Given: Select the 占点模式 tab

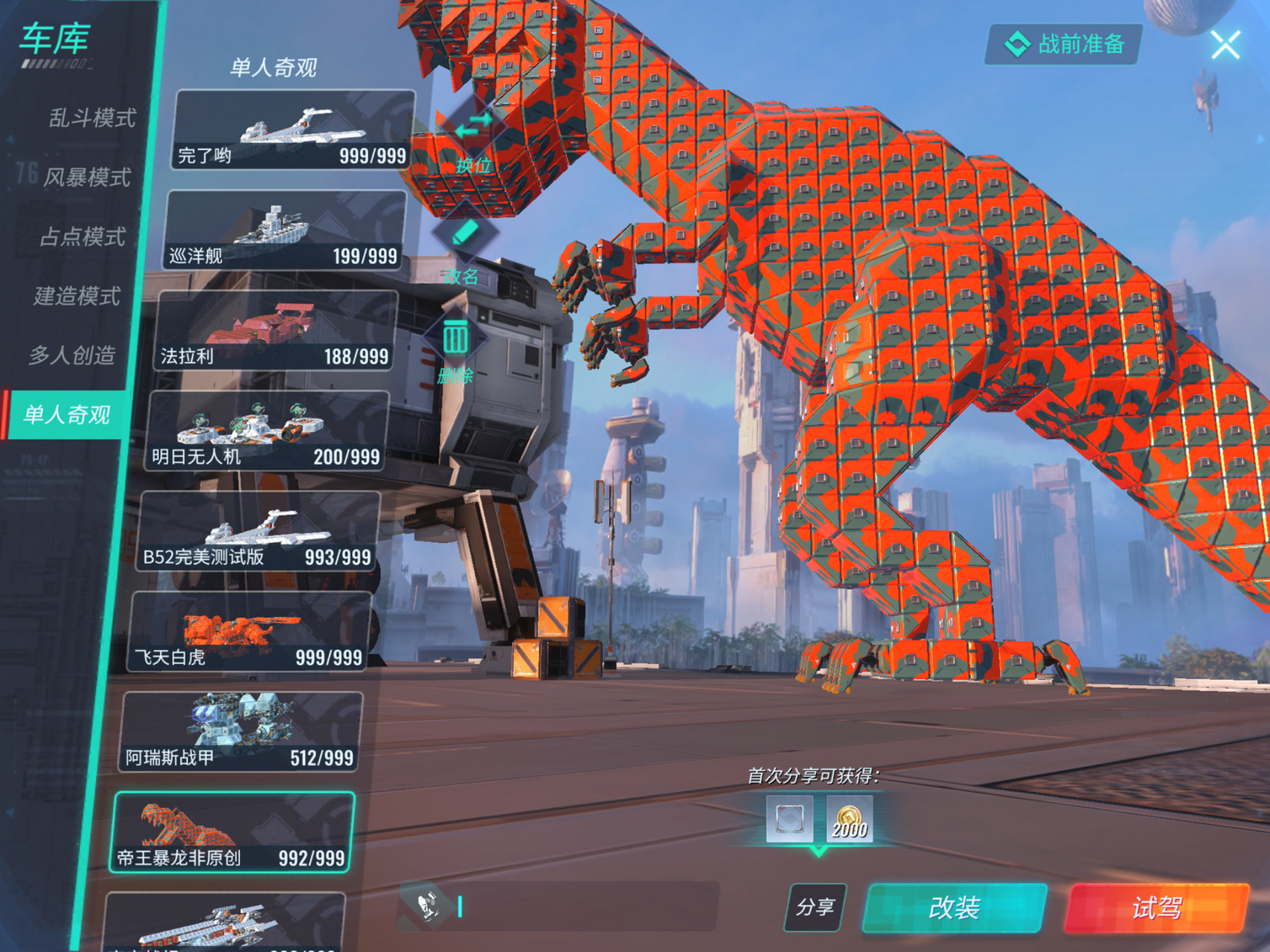Looking at the screenshot, I should (x=82, y=237).
